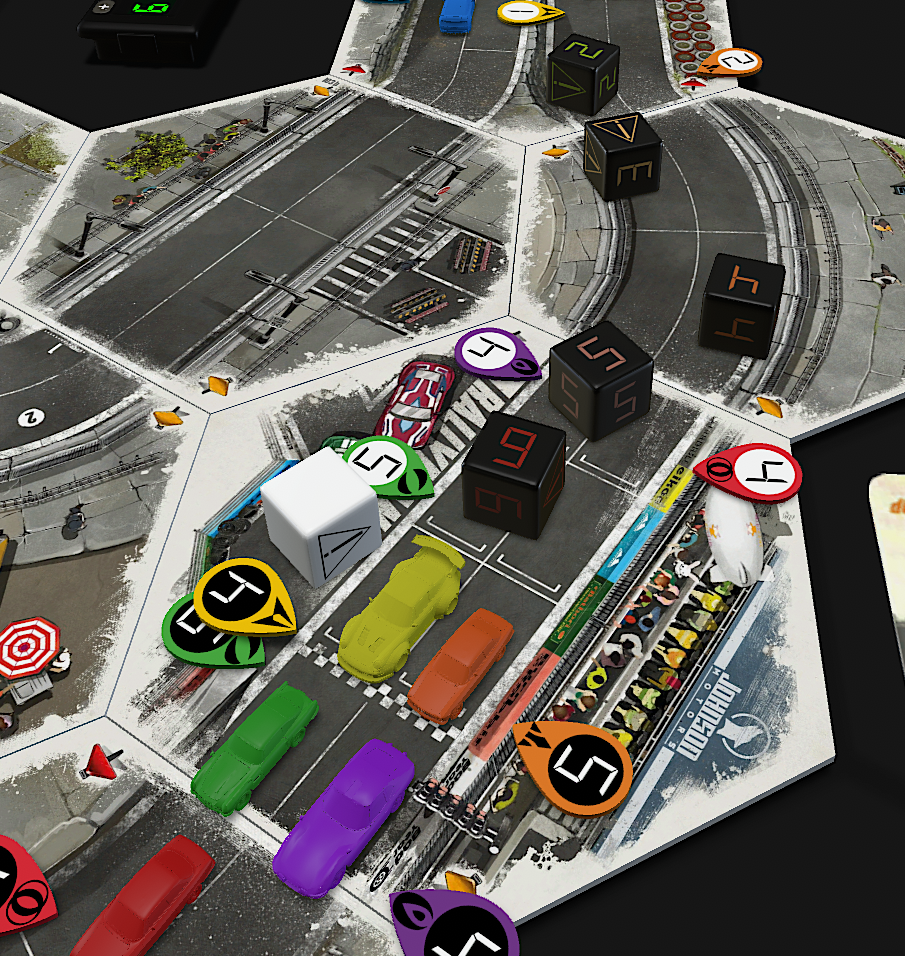905x956 pixels.
Task: Choose the yellow gear token showing 4
Action: pos(245,598)
